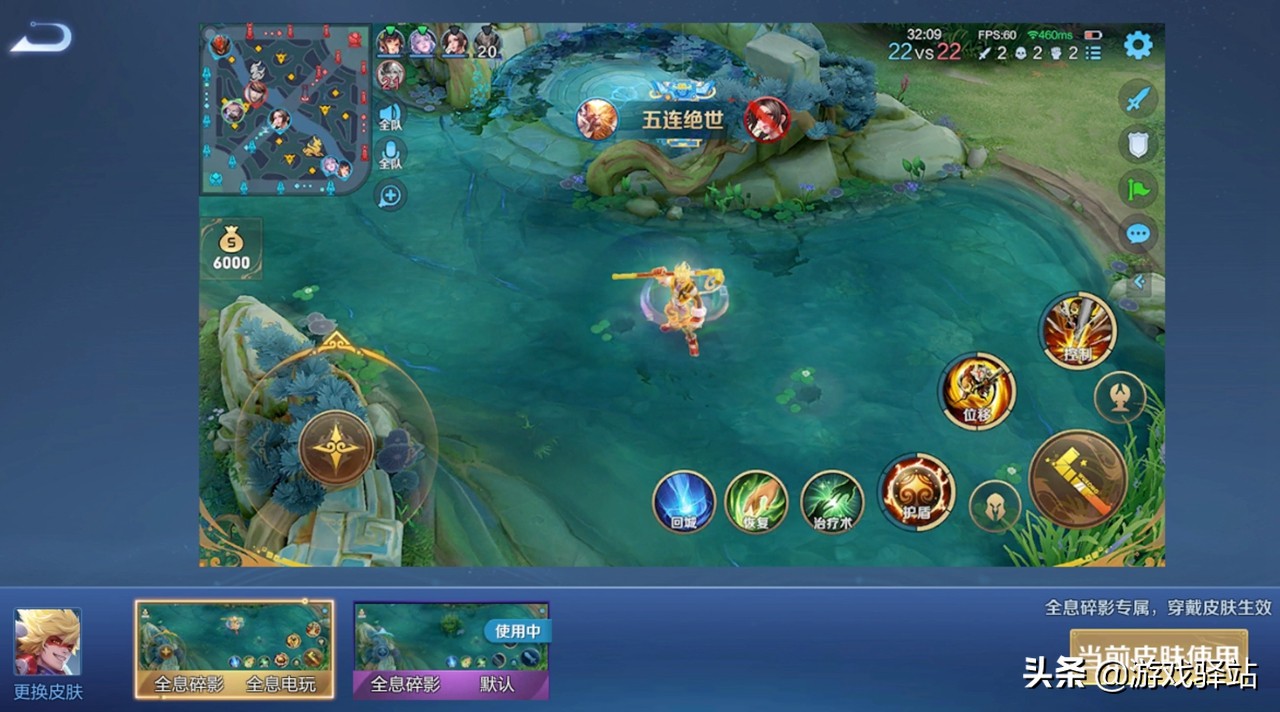
Task: Select the 默认 default interface thumbnail
Action: [x=451, y=649]
